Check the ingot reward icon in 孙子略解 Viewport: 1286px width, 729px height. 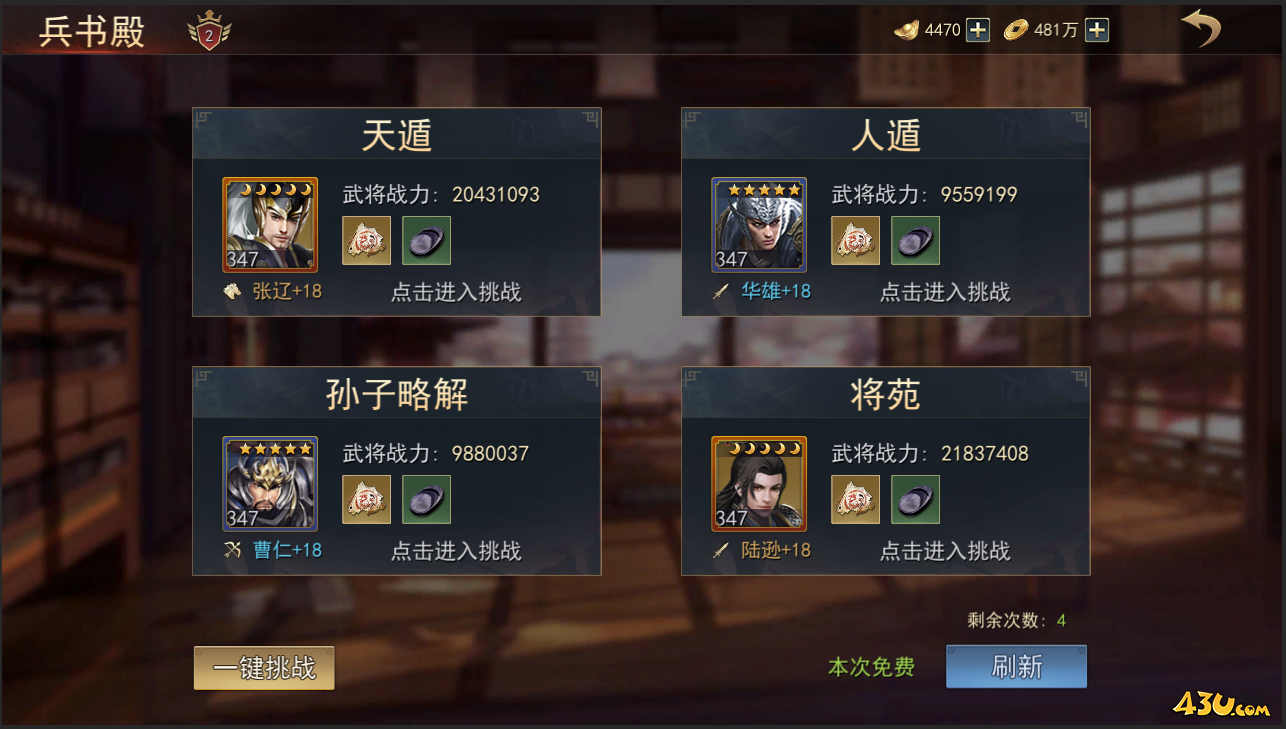point(426,499)
